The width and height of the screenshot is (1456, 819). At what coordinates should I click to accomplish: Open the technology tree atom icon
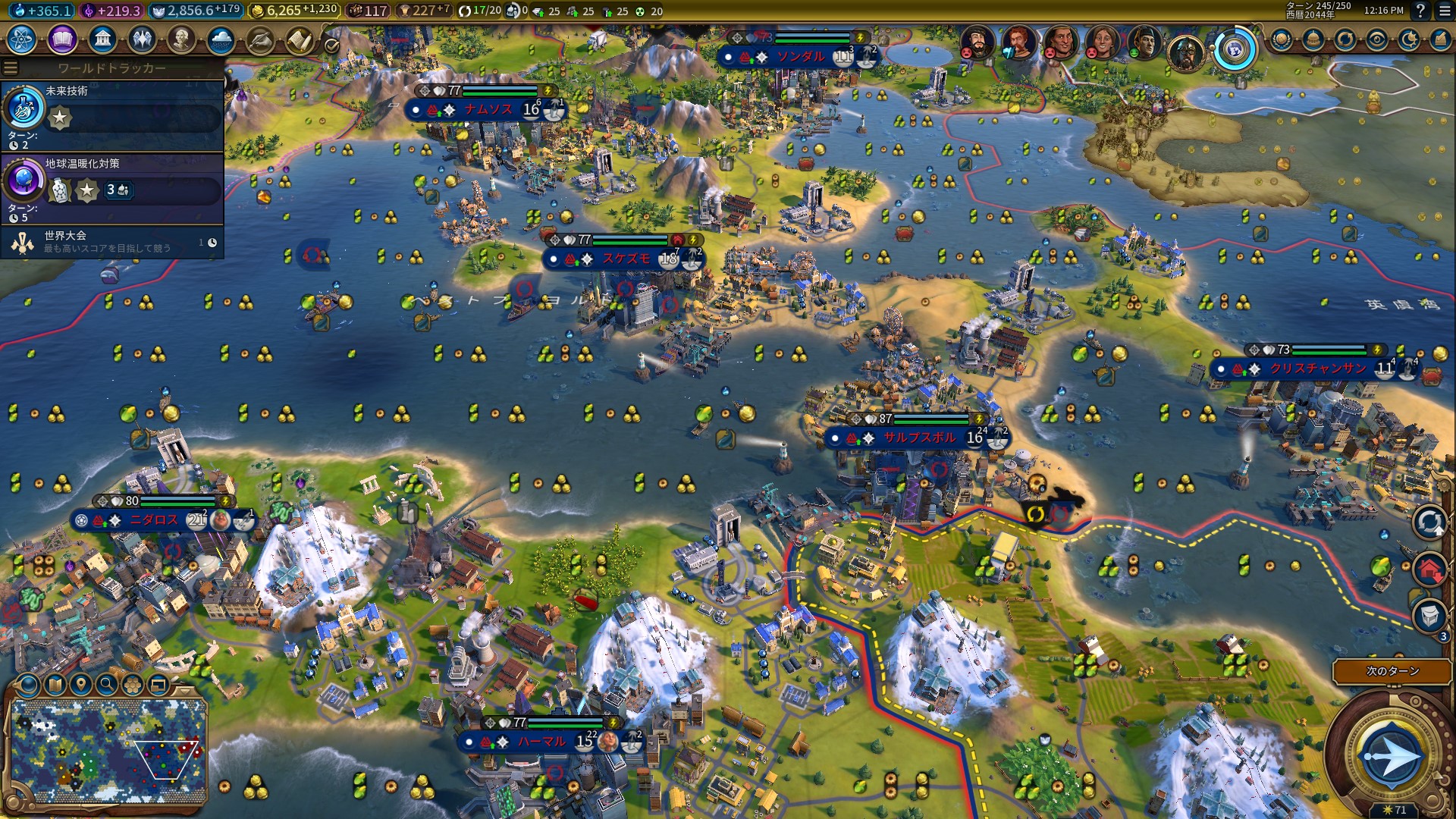(22, 39)
